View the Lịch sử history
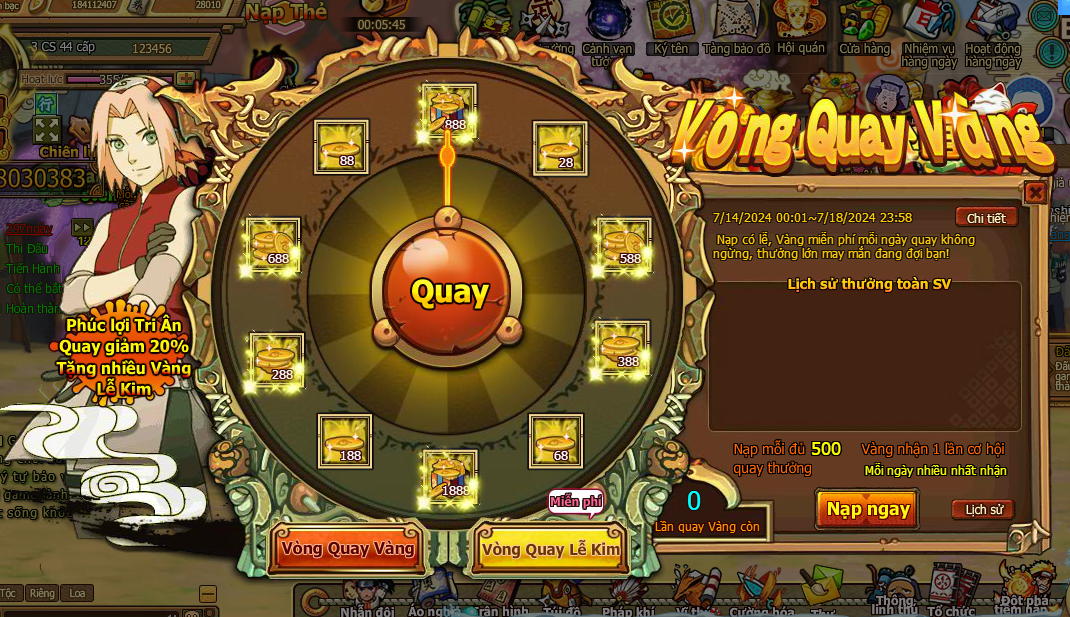 [x=983, y=510]
